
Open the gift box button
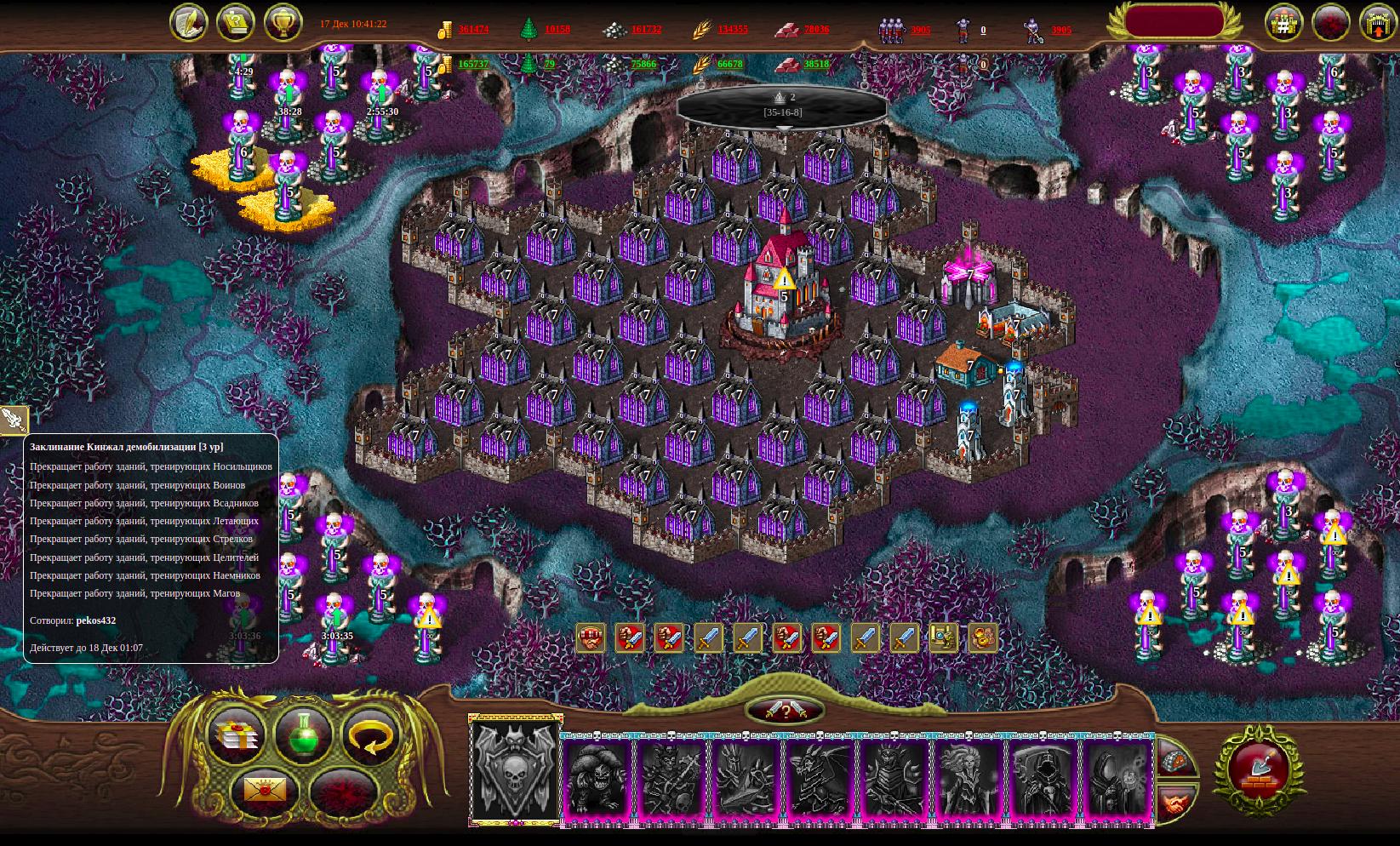pyautogui.click(x=236, y=735)
